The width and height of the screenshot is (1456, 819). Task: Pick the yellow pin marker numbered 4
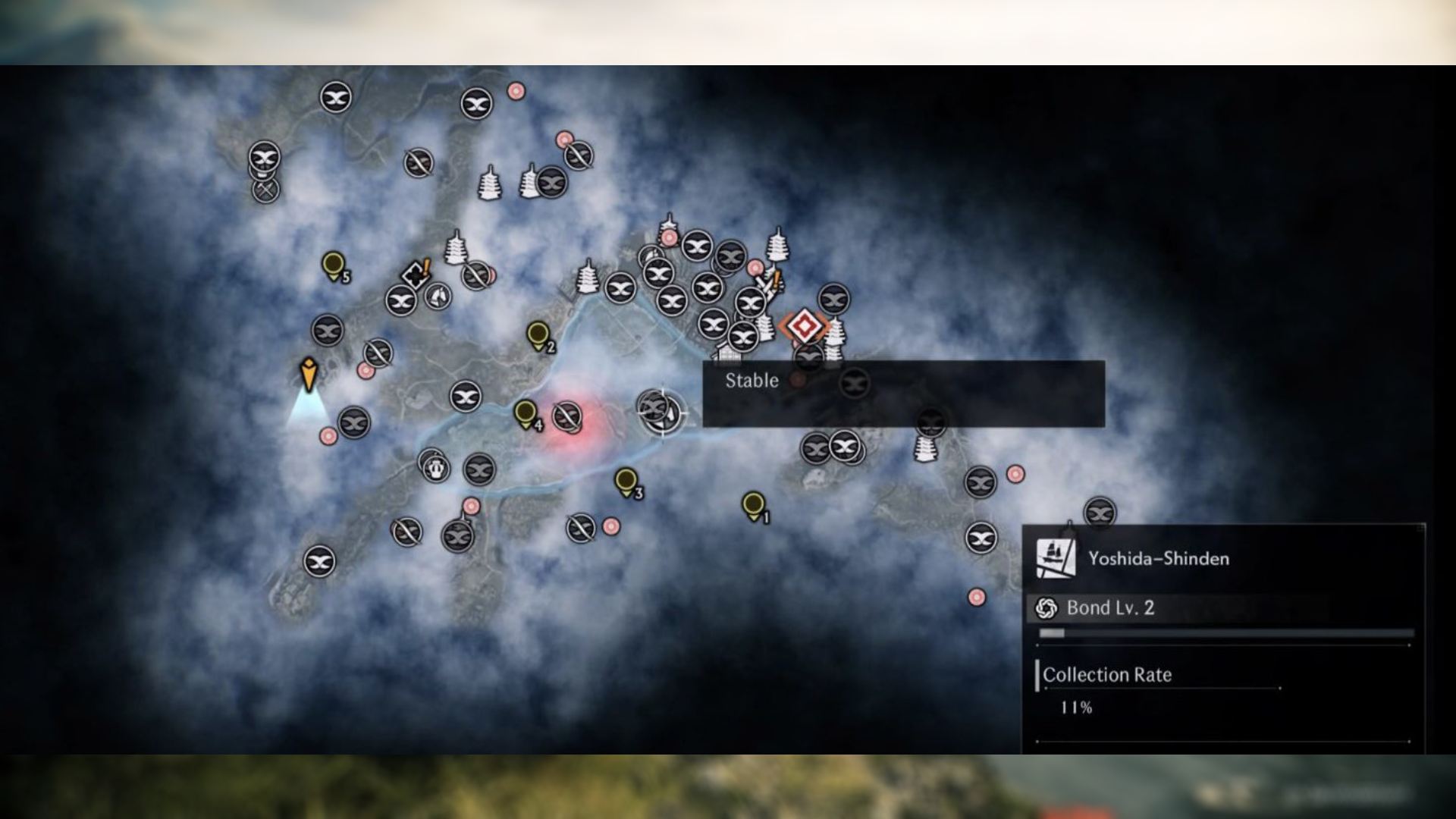(525, 414)
